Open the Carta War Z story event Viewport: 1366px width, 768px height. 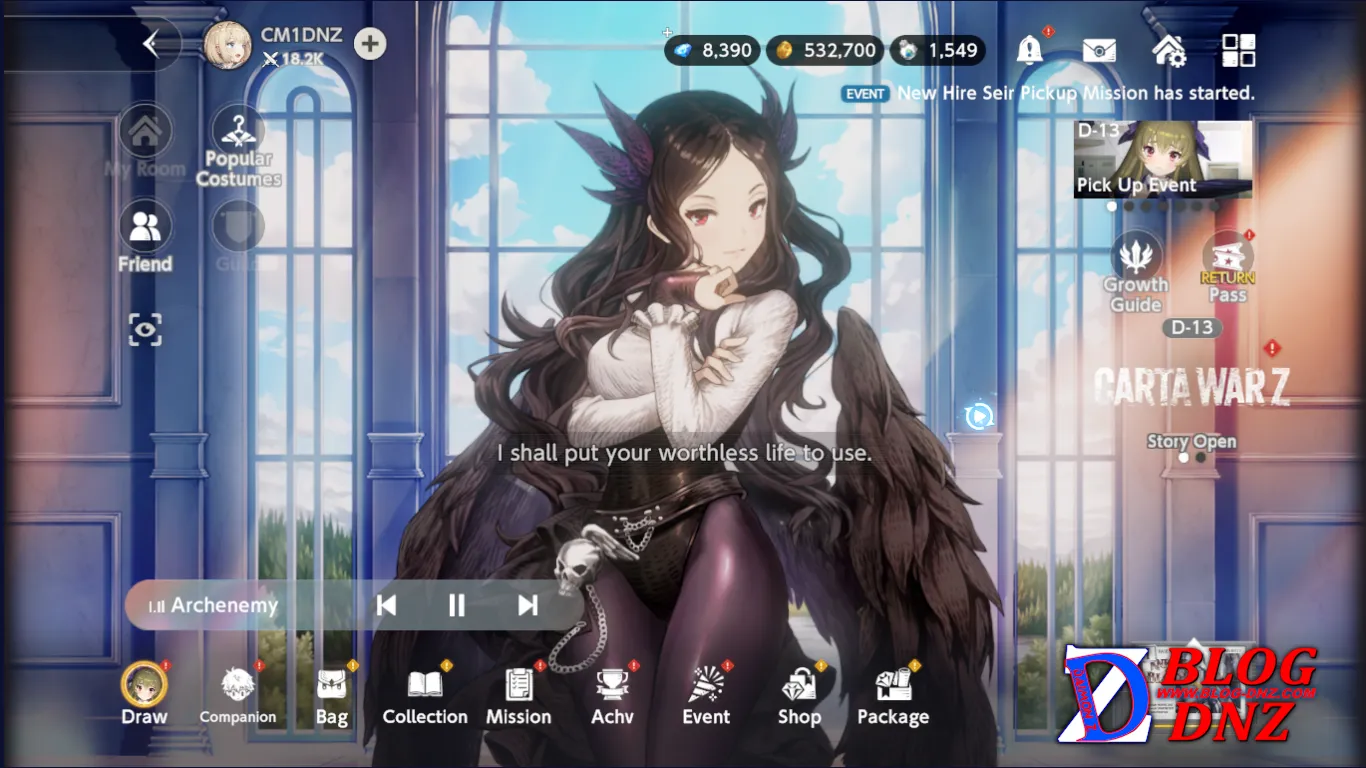(1191, 388)
